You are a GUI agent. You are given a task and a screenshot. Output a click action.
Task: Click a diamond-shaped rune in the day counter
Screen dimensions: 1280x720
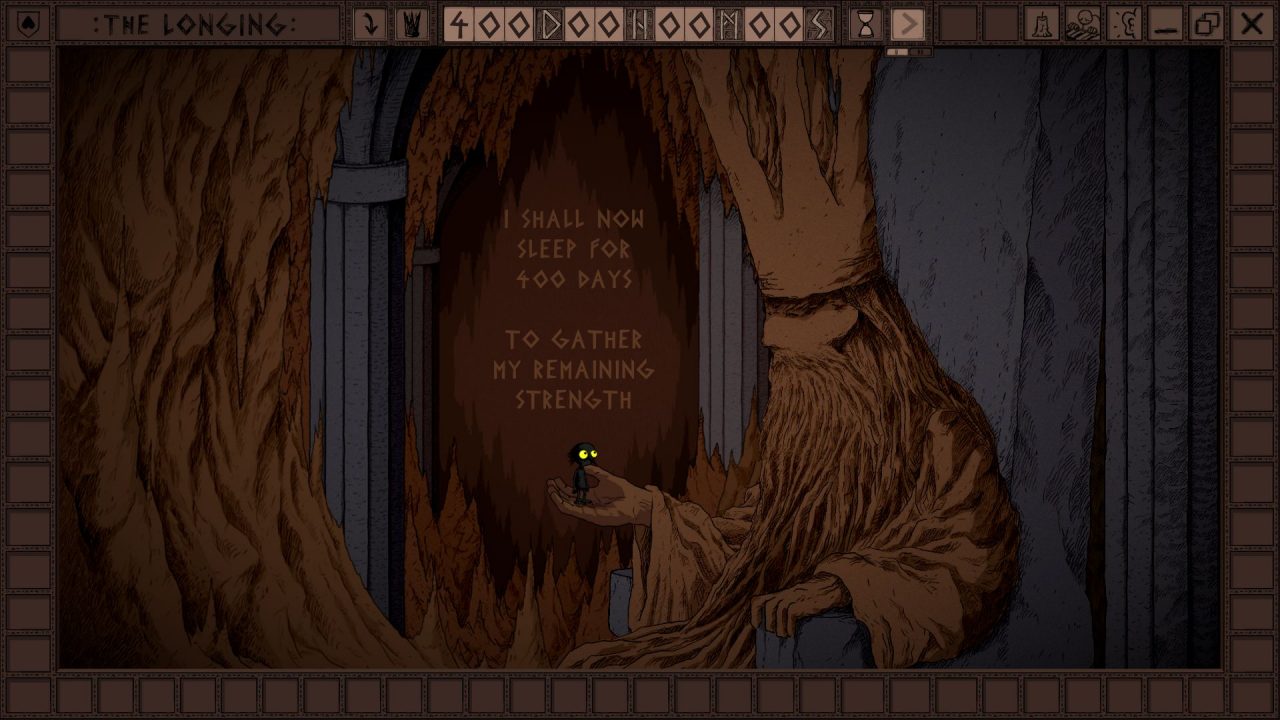tap(490, 23)
